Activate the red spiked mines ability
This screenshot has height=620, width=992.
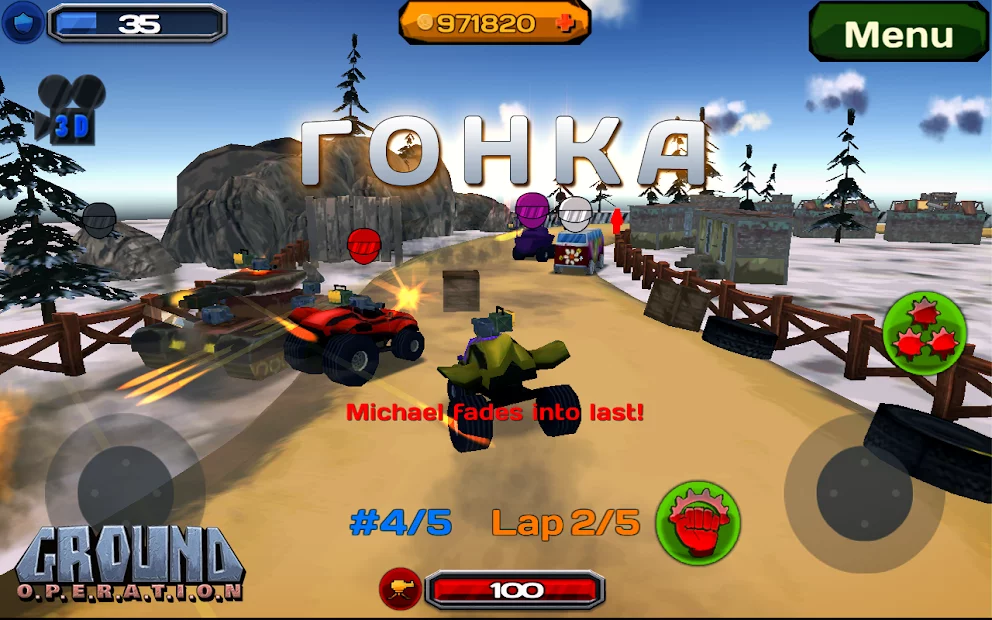pos(923,333)
